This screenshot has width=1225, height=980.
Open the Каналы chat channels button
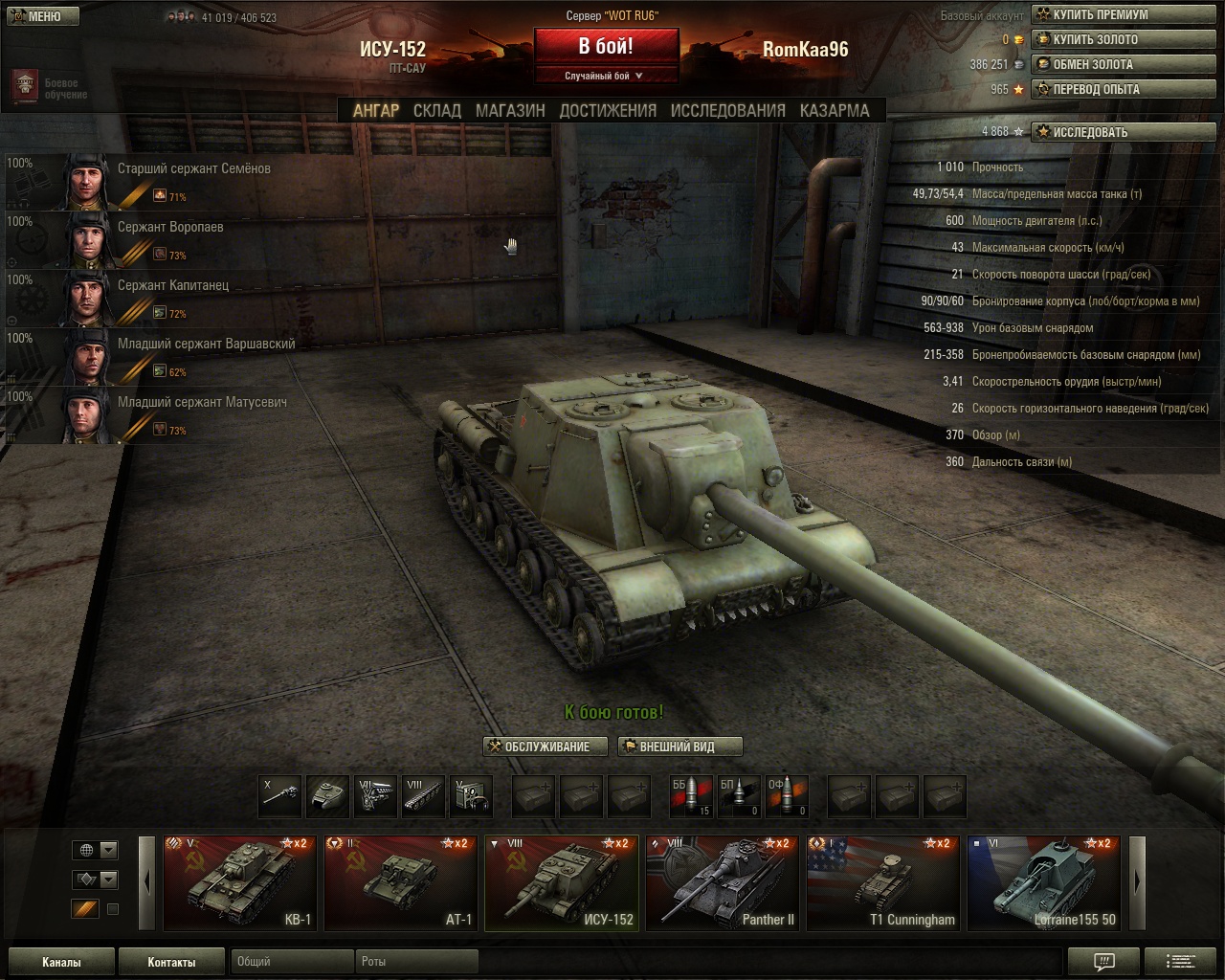pyautogui.click(x=61, y=962)
